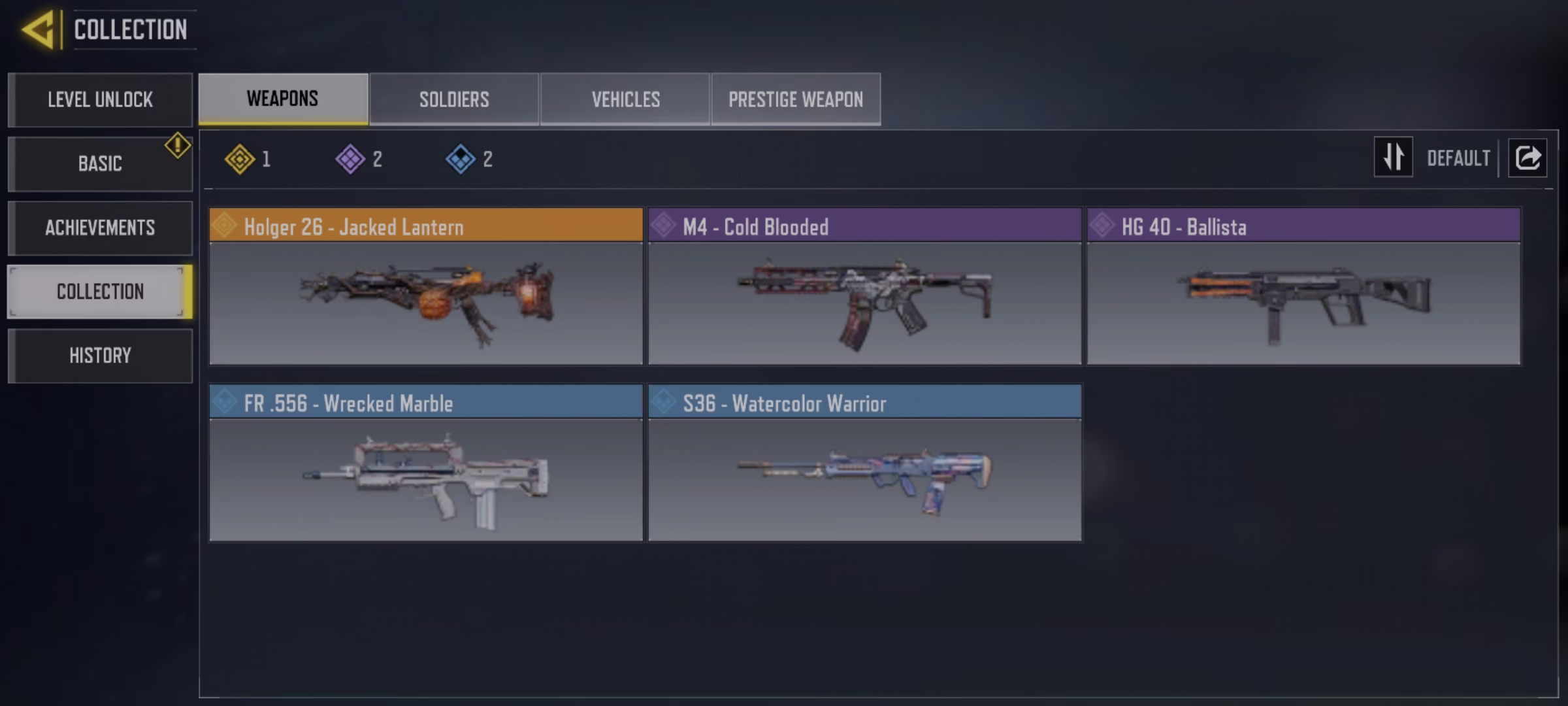
Task: Filter by the blue rarity icon
Action: [x=461, y=159]
